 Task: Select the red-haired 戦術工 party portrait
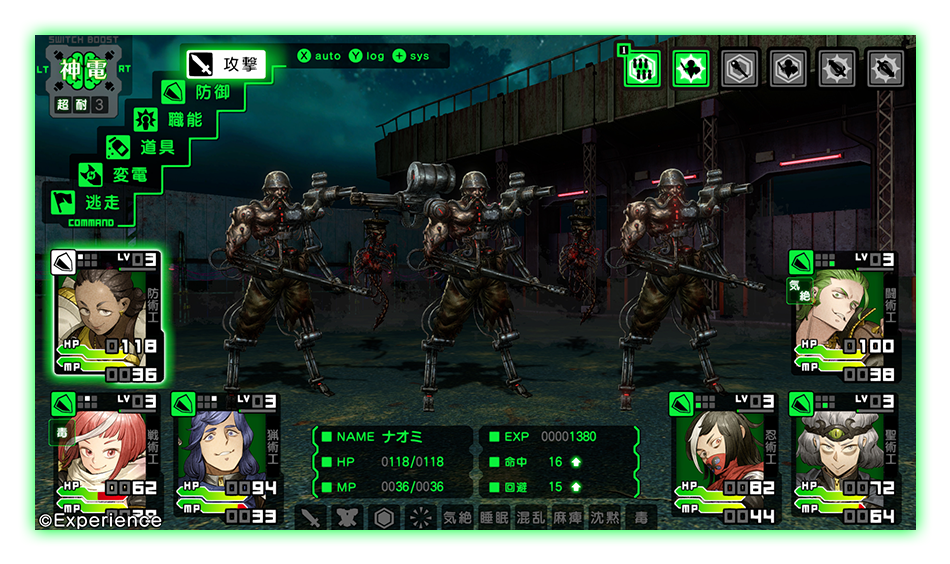pyautogui.click(x=107, y=456)
